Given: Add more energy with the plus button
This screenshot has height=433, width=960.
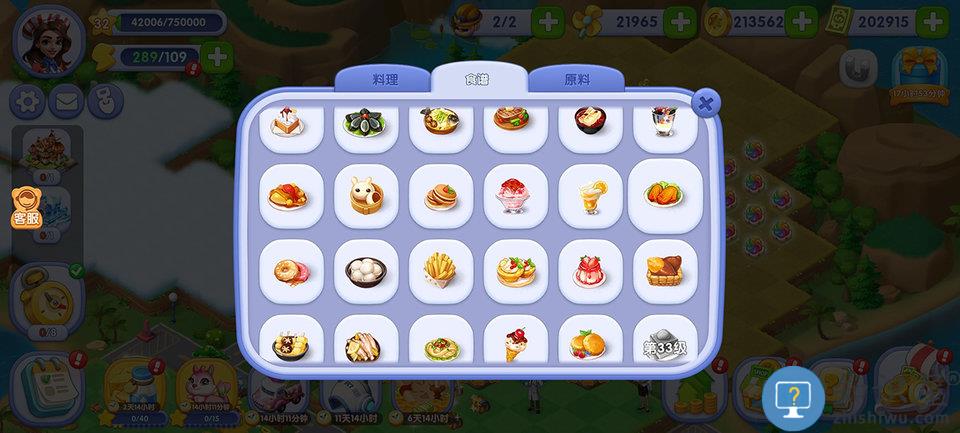Looking at the screenshot, I should tap(216, 57).
